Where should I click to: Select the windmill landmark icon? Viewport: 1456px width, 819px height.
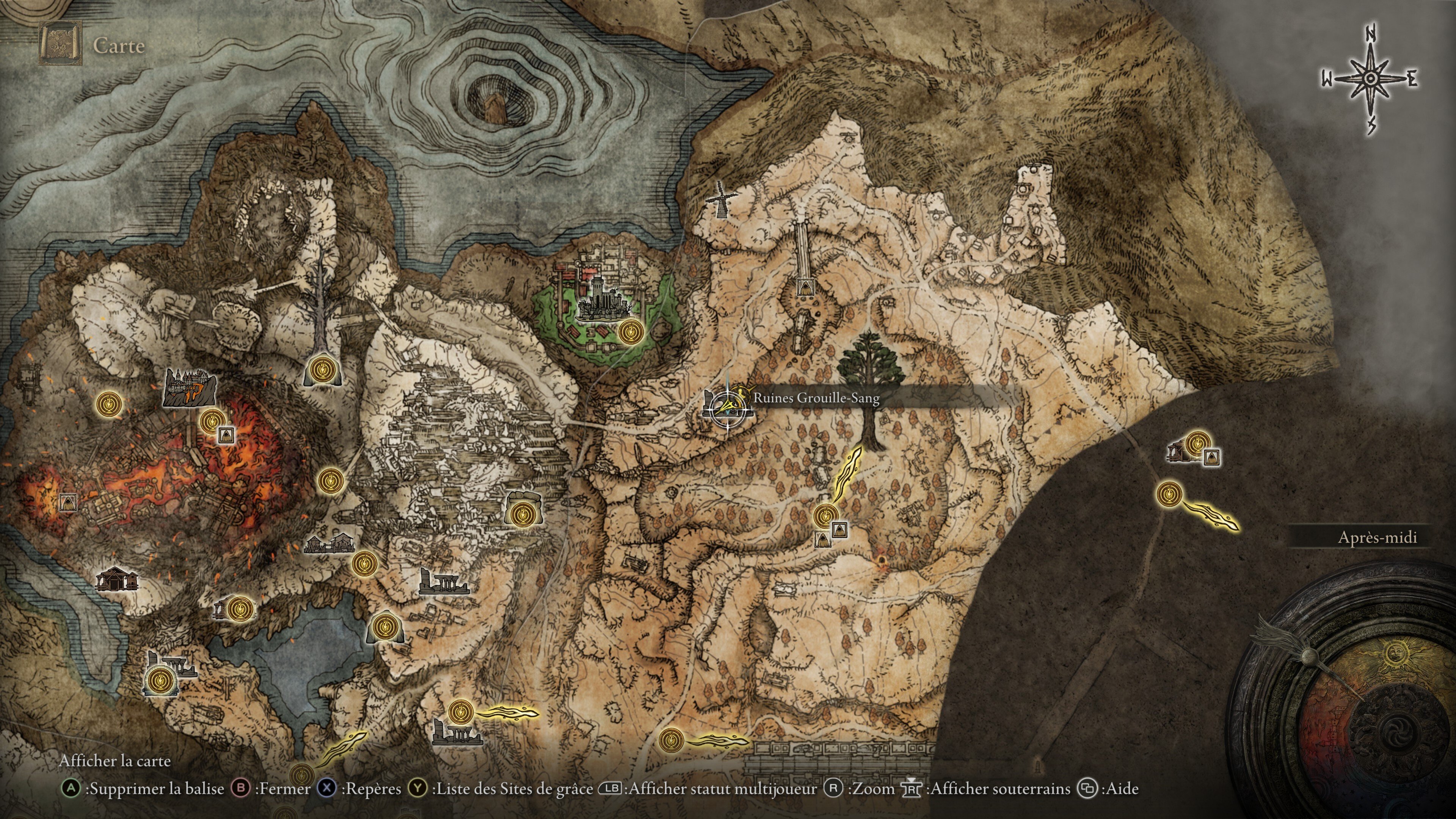721,199
